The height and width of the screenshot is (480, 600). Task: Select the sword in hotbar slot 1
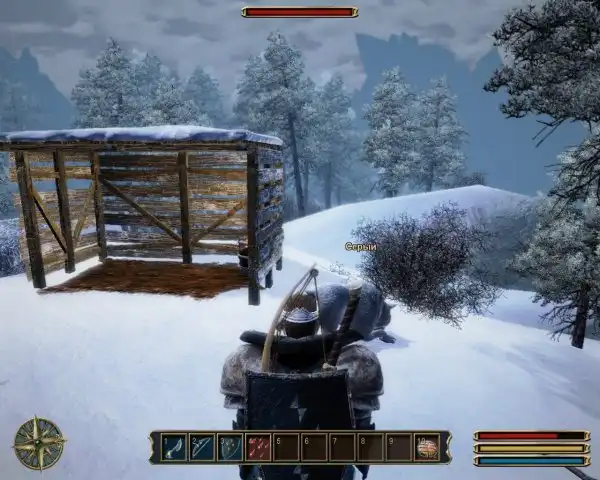coord(174,447)
